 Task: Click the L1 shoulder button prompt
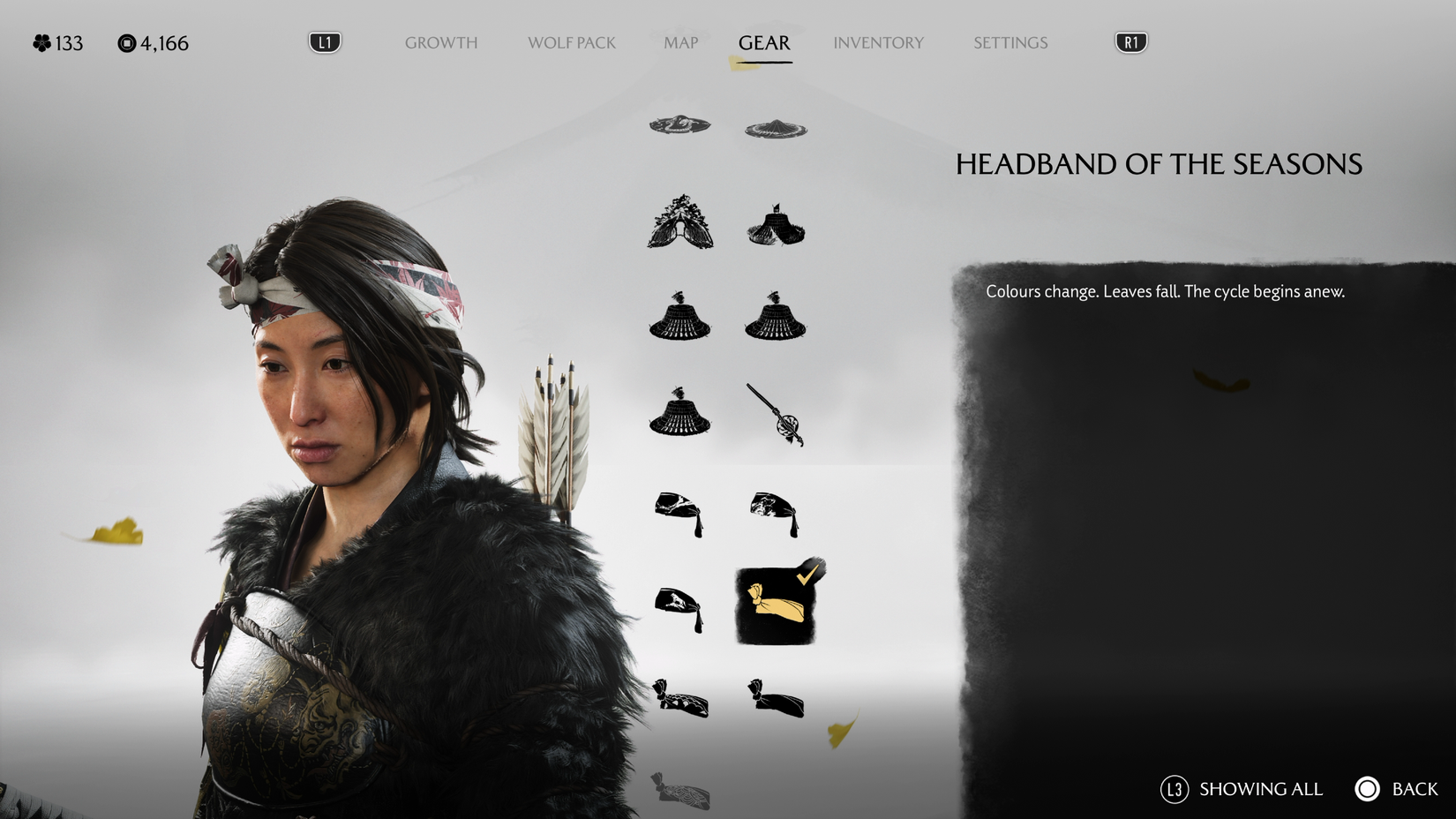click(x=324, y=41)
